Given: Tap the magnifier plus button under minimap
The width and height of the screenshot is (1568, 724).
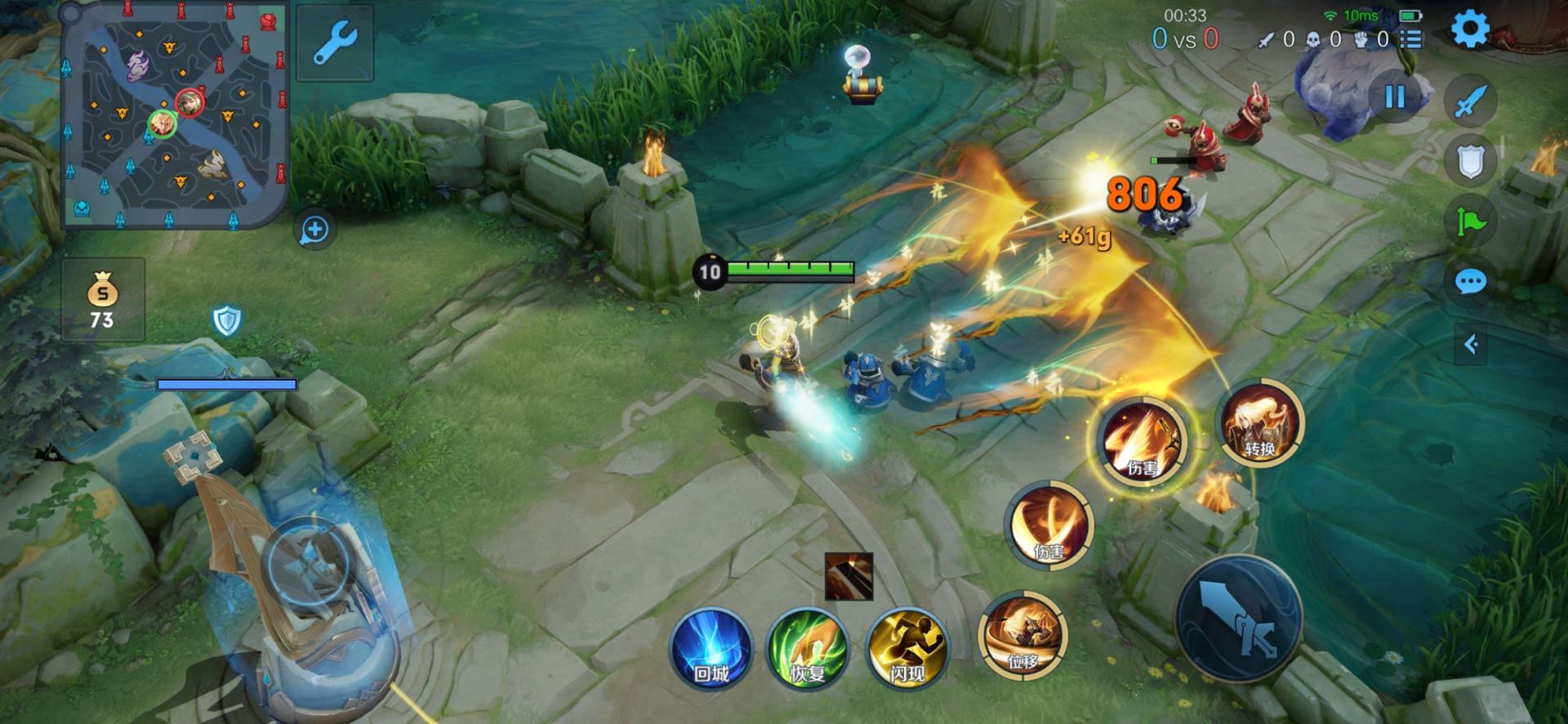Looking at the screenshot, I should [314, 230].
